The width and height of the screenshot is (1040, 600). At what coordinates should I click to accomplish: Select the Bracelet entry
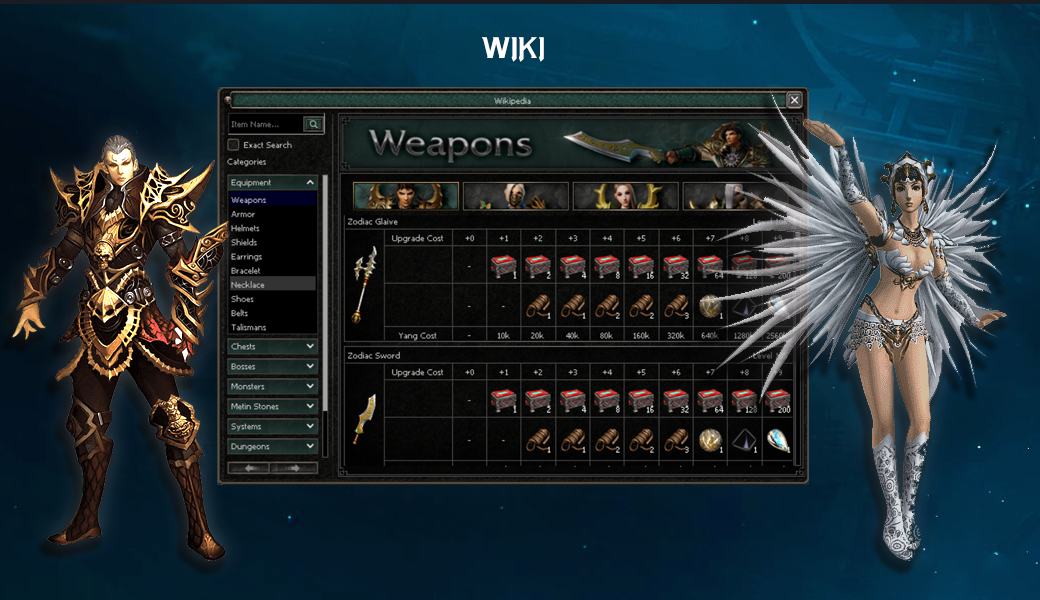(x=245, y=271)
